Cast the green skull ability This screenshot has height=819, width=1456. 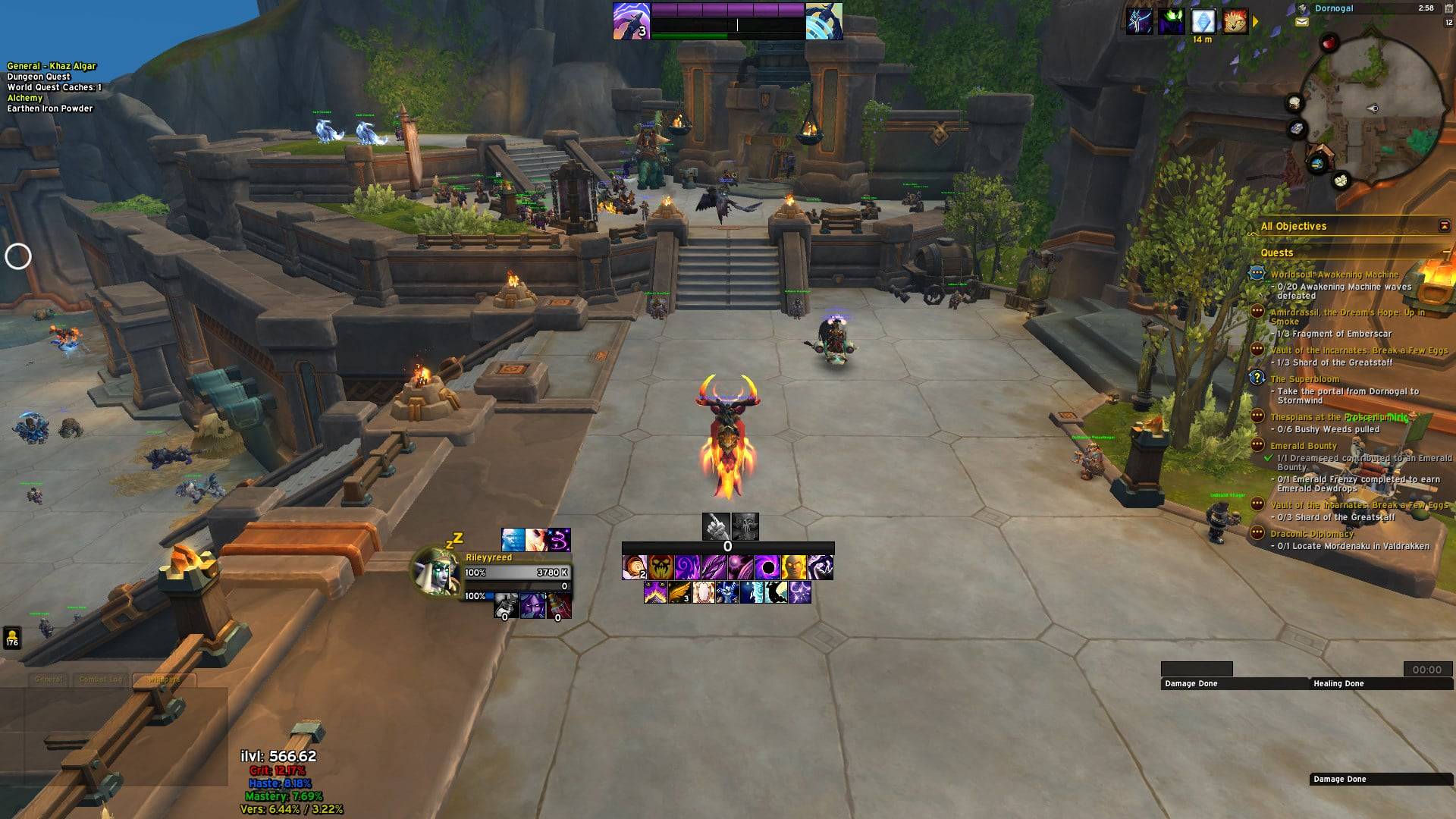(661, 567)
